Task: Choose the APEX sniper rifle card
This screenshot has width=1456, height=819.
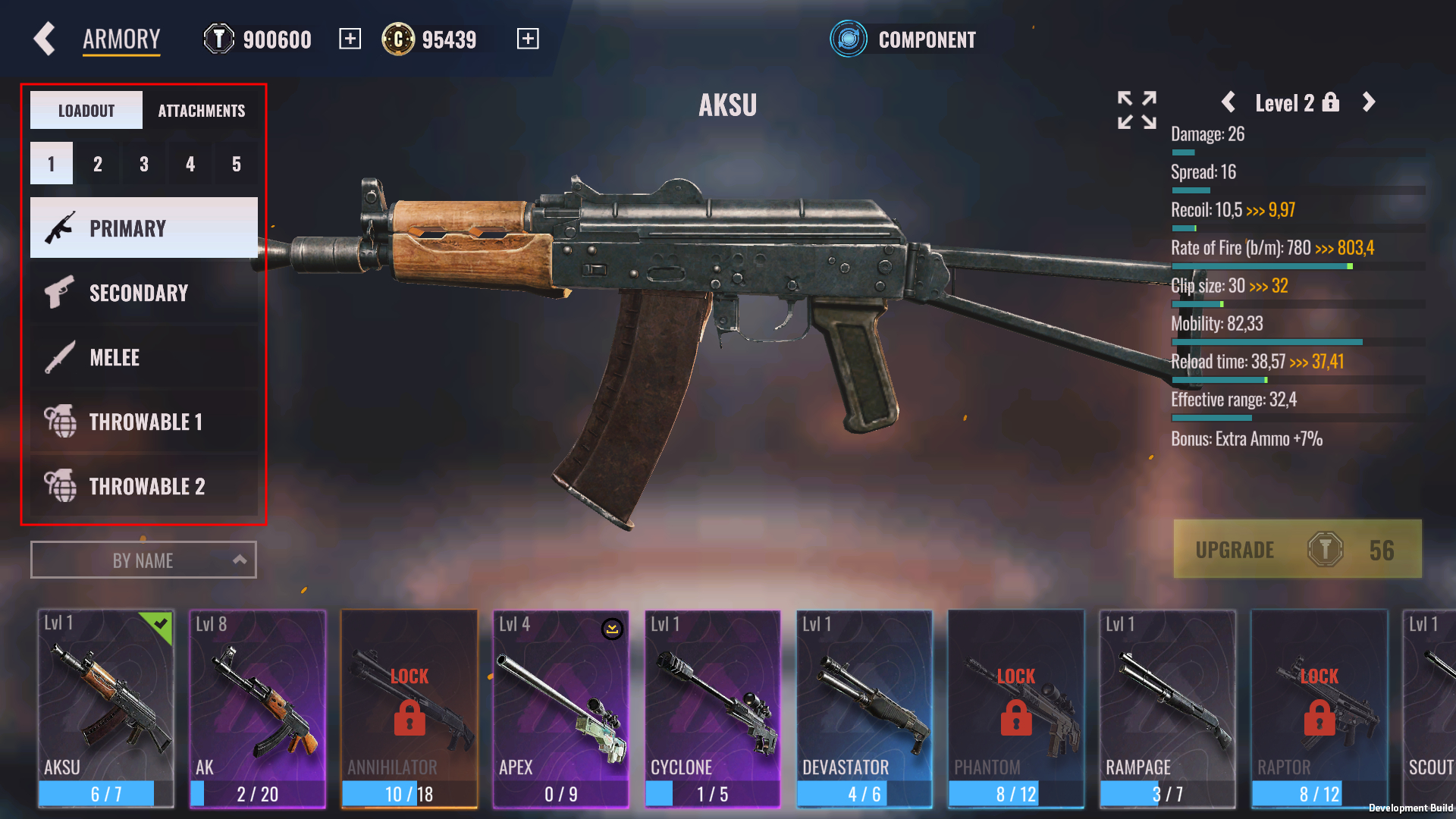Action: coord(561,708)
